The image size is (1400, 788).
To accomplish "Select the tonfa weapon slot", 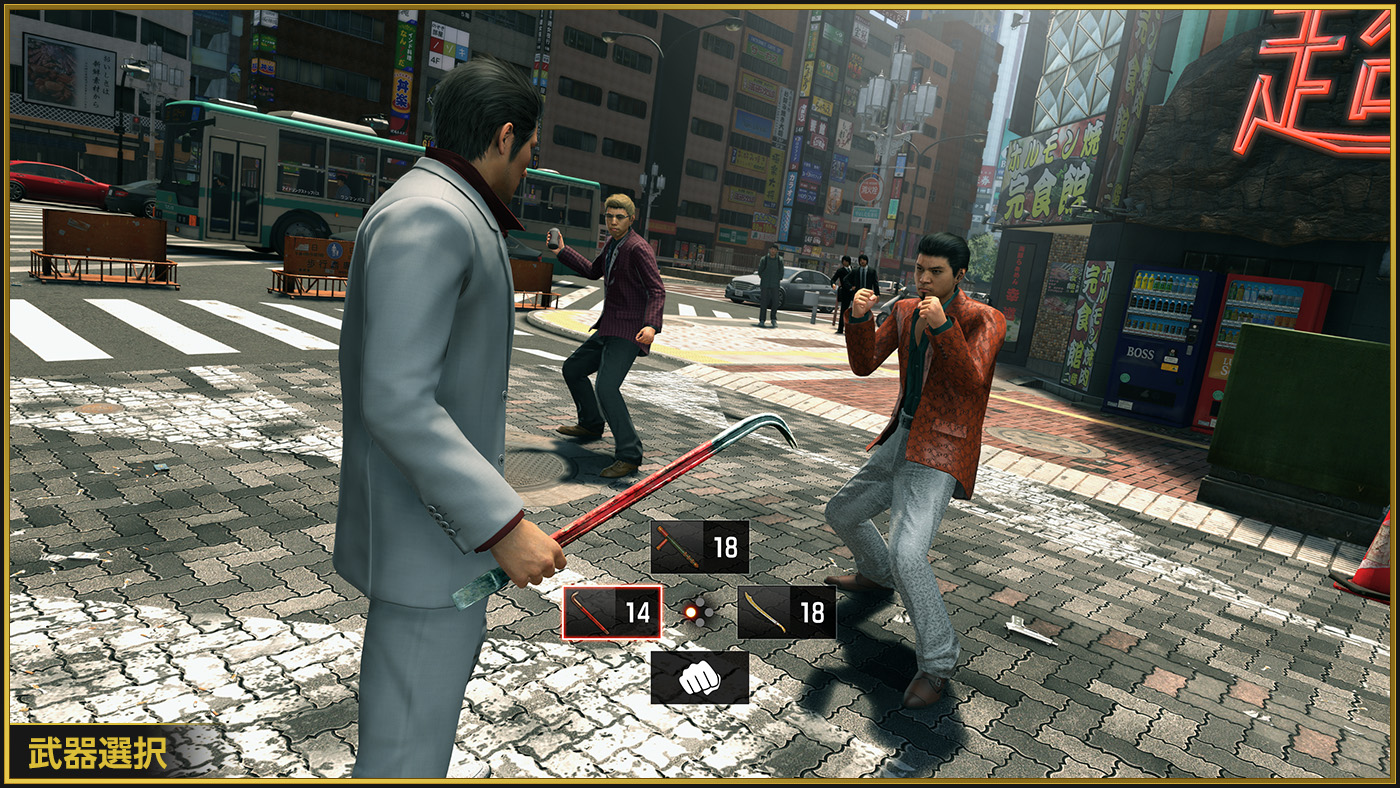I will [699, 547].
